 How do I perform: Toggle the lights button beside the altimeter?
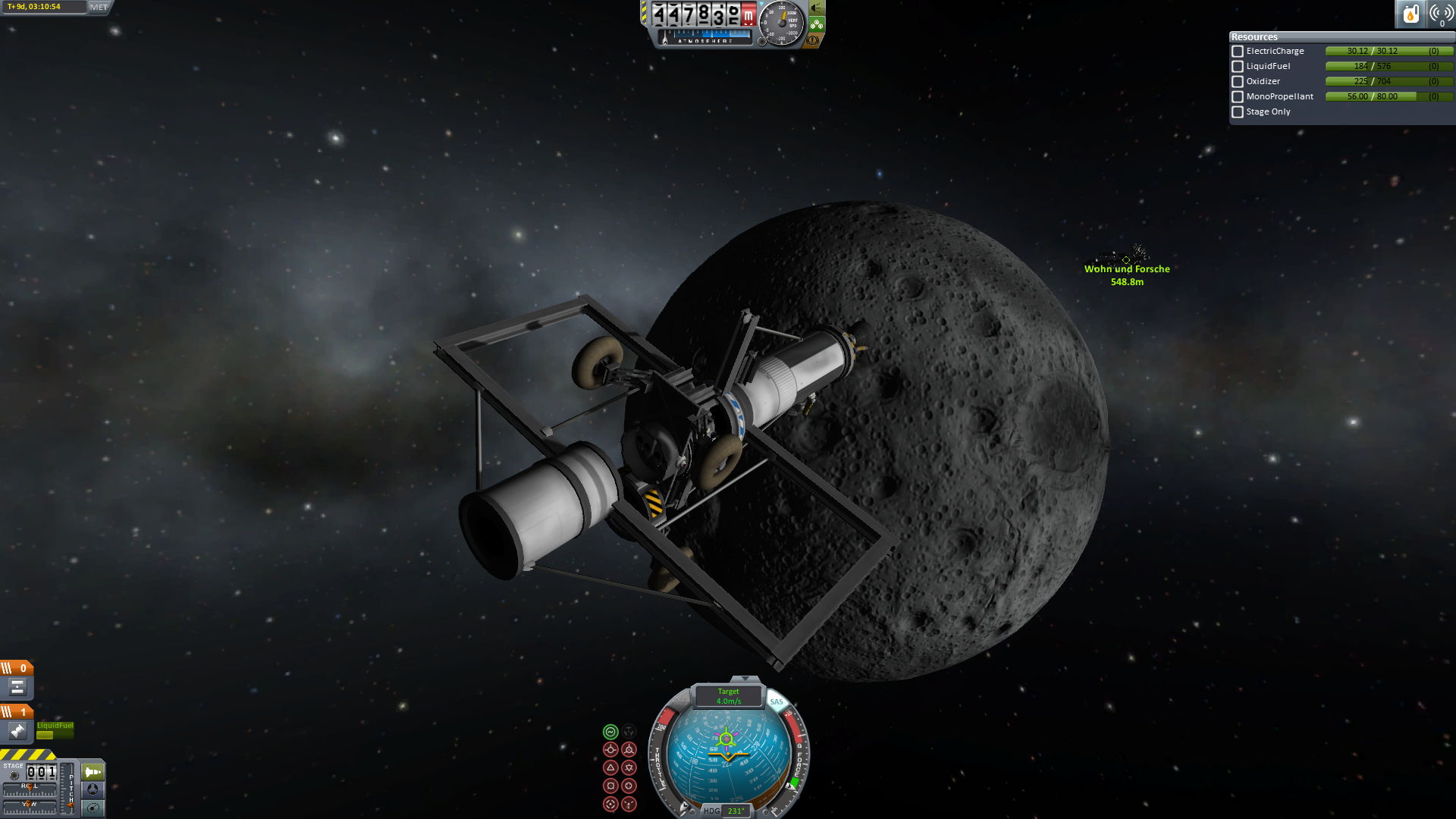click(x=817, y=8)
